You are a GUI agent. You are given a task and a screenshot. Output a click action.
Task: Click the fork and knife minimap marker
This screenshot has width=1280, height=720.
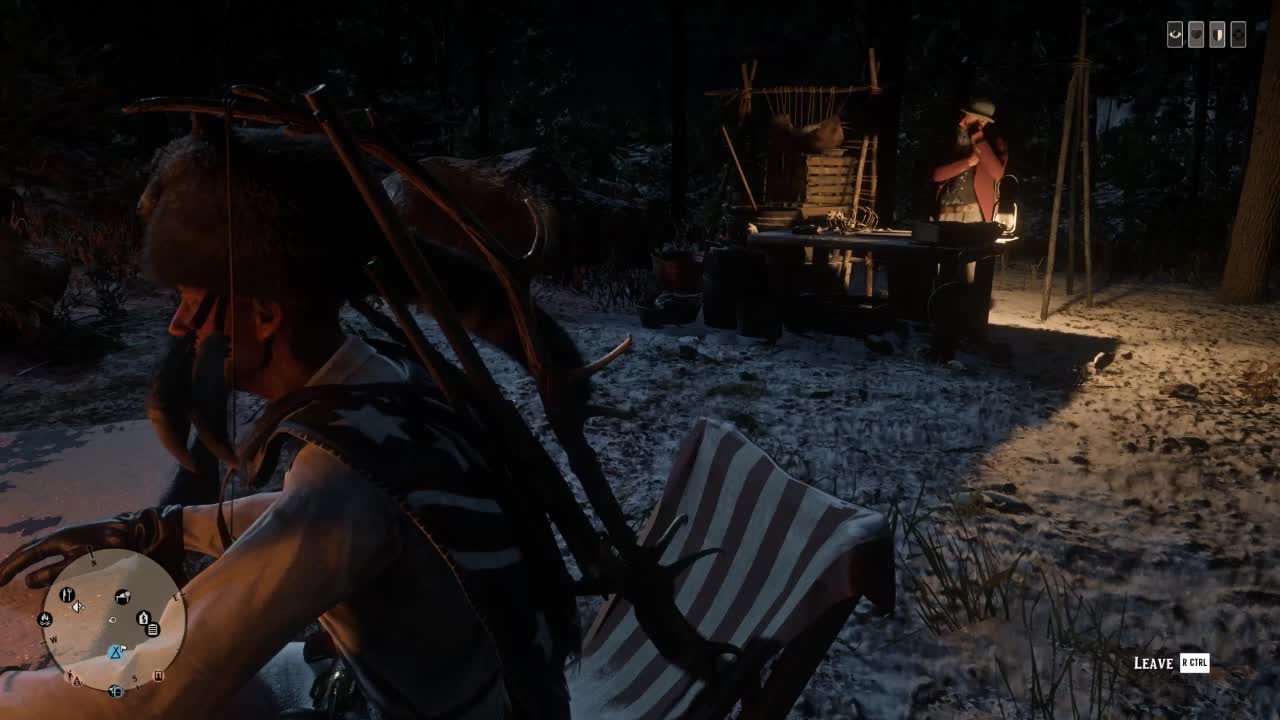click(67, 595)
